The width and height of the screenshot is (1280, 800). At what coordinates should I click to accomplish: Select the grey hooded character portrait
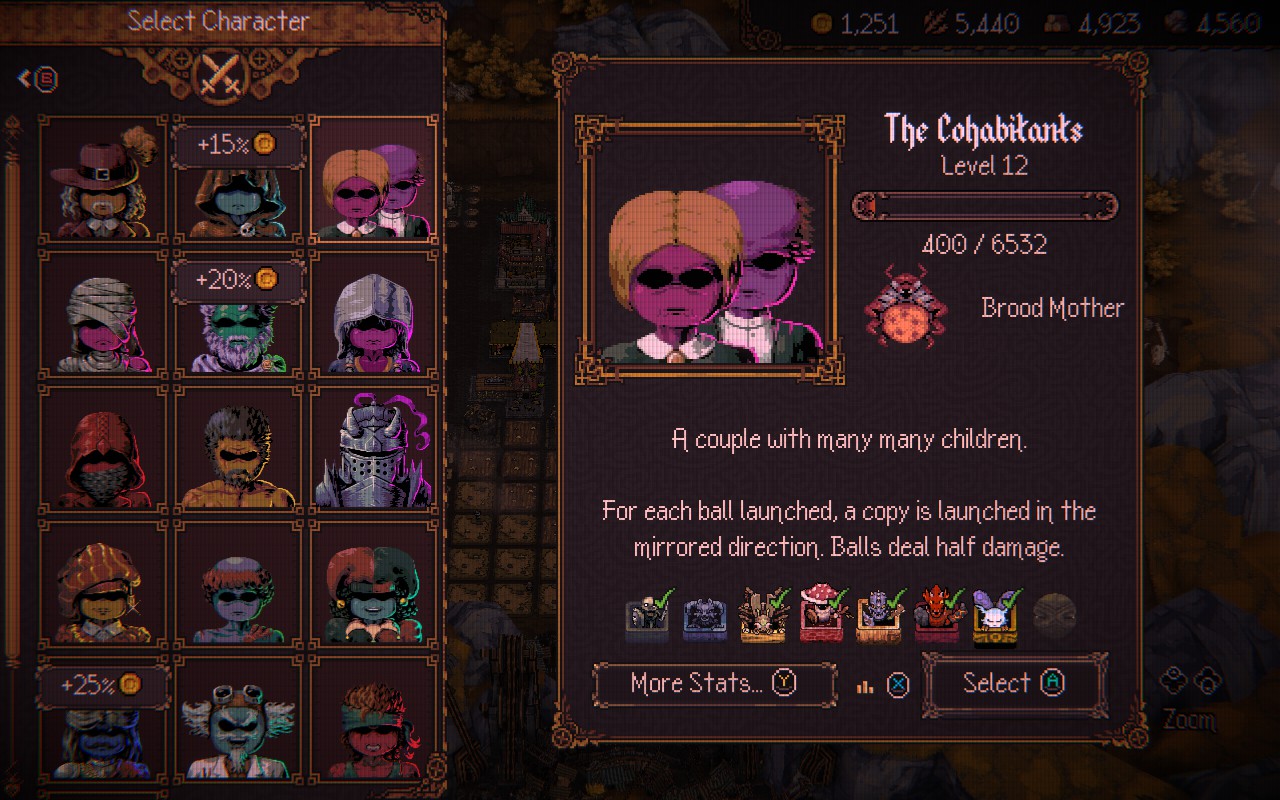(374, 314)
